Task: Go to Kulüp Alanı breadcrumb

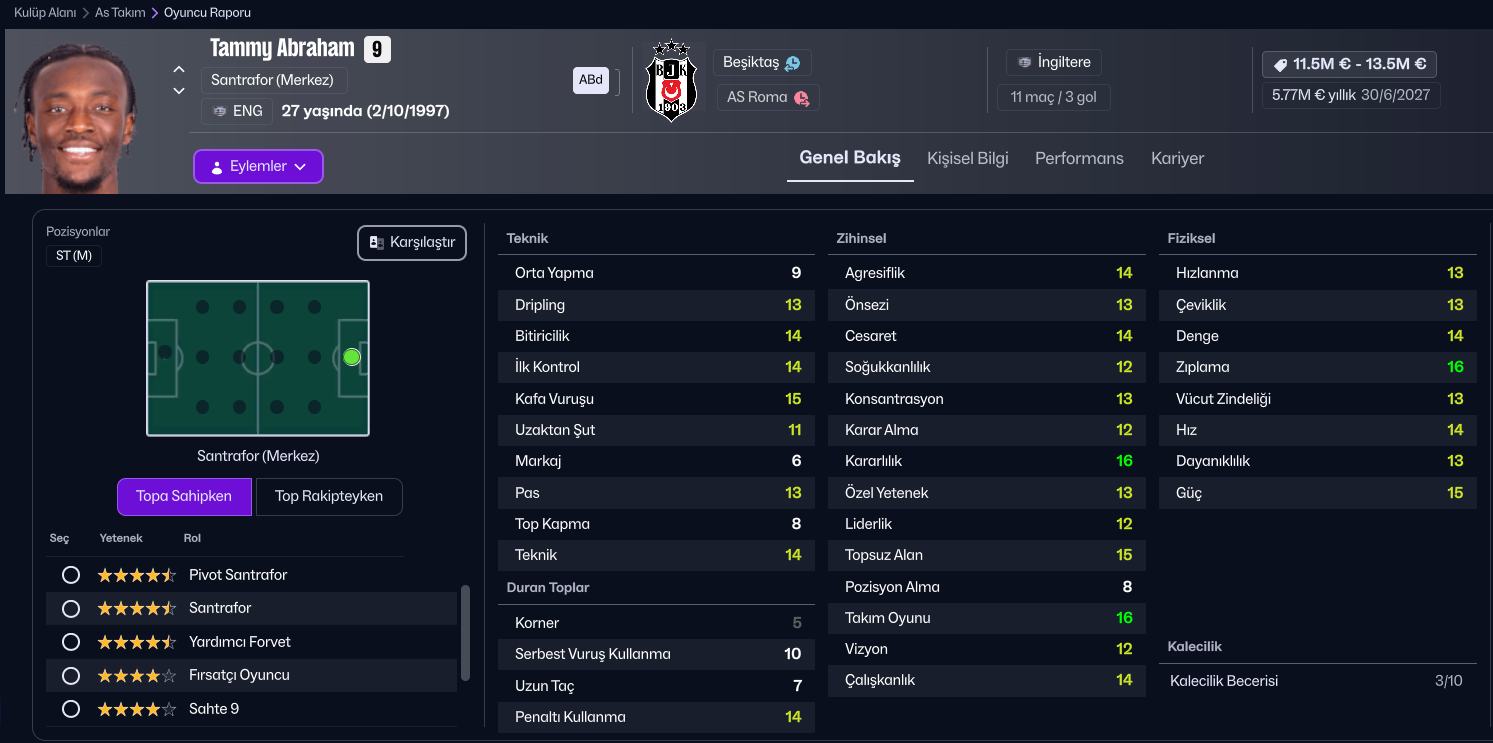Action: (x=45, y=13)
